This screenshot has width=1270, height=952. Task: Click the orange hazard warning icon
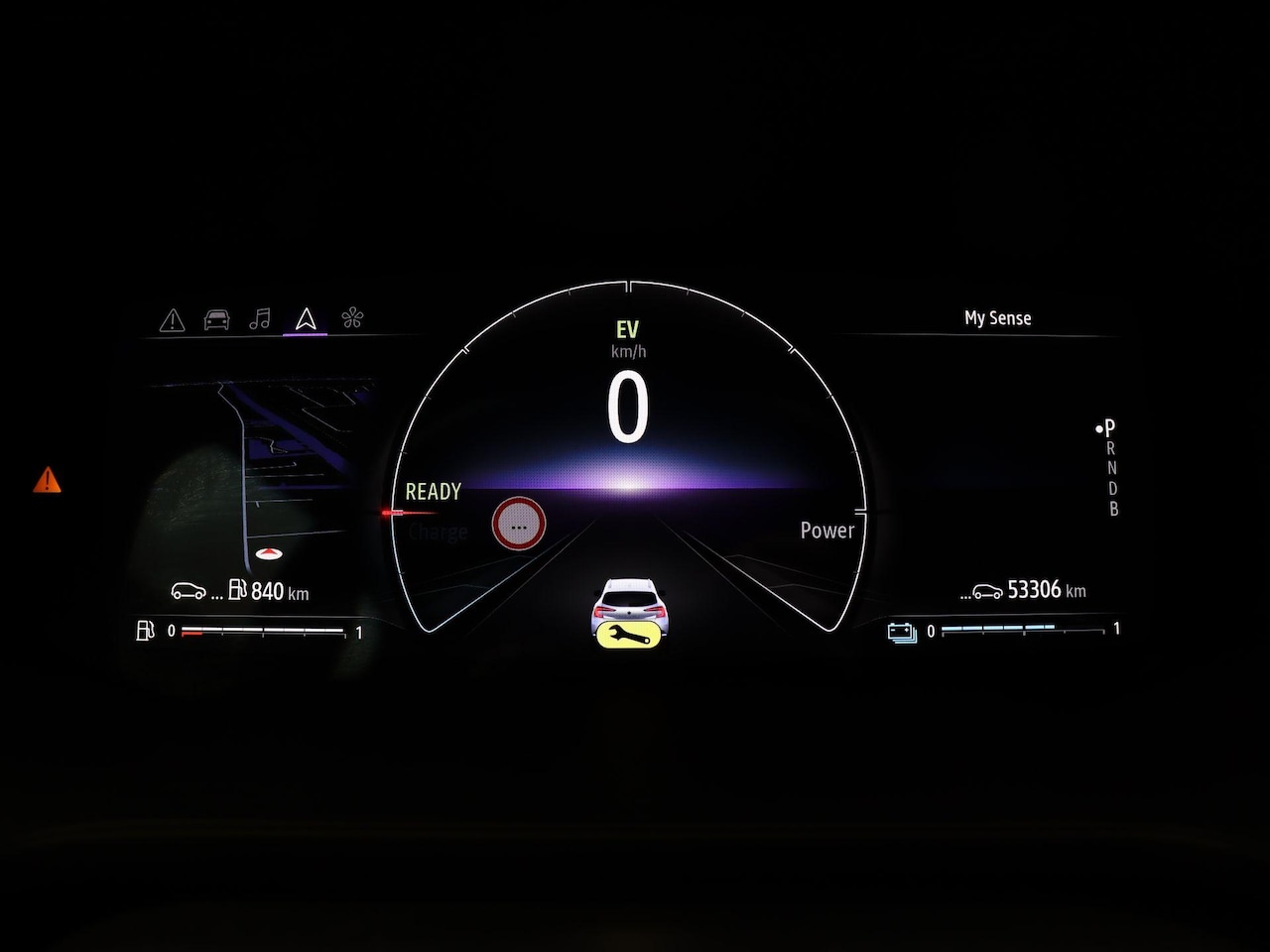(47, 481)
